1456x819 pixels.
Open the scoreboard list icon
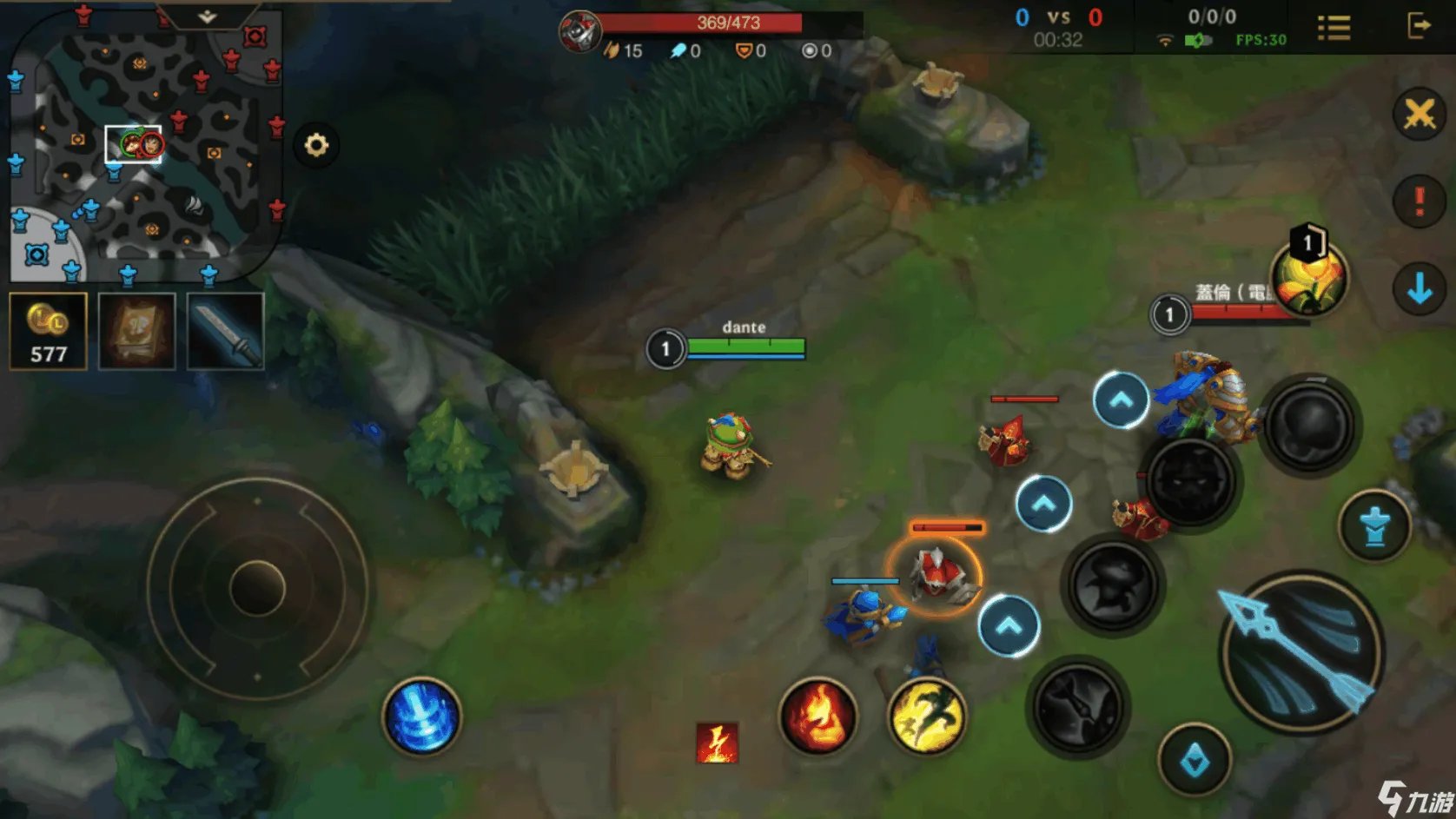pyautogui.click(x=1334, y=28)
